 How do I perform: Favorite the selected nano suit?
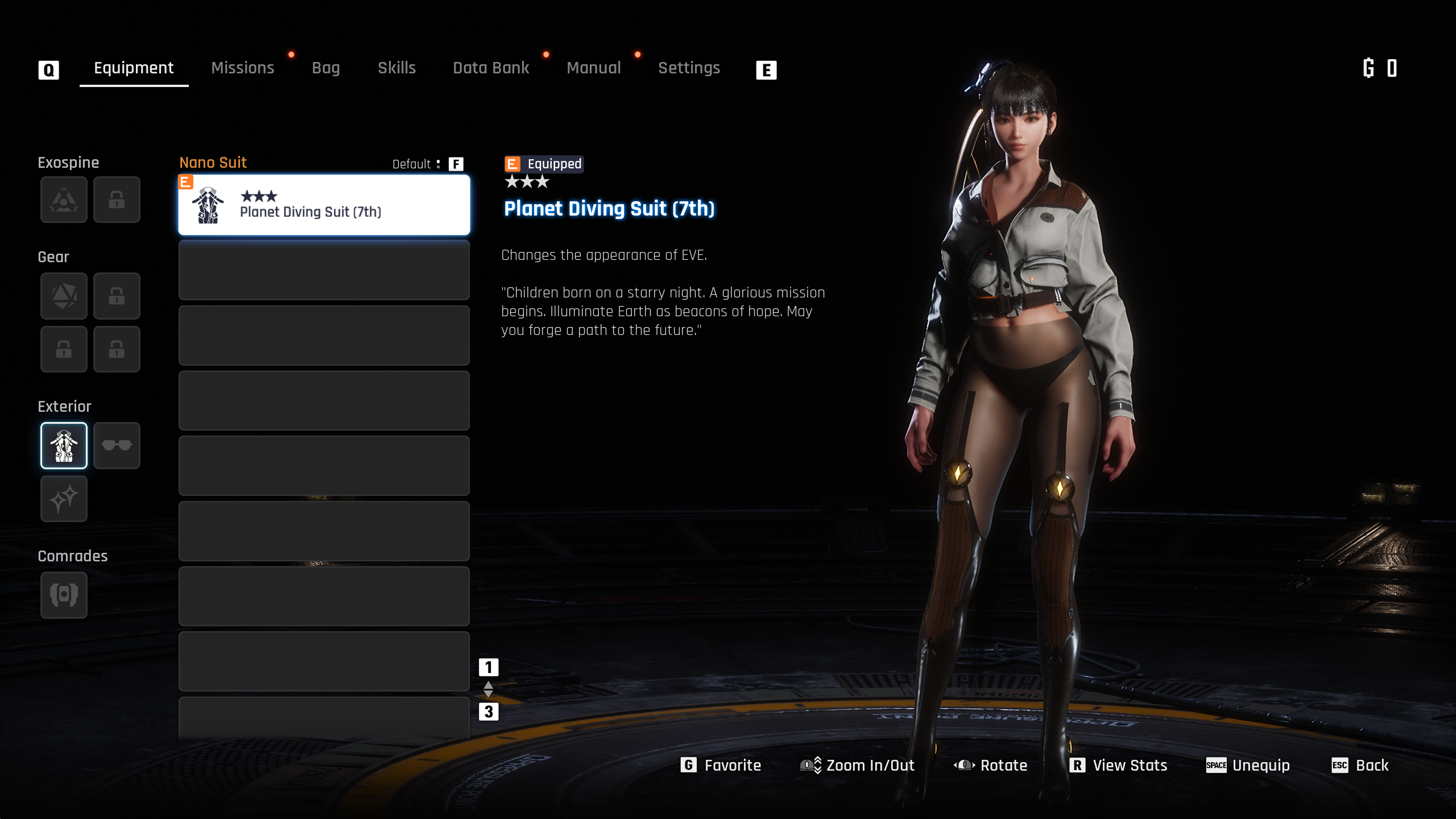click(721, 766)
